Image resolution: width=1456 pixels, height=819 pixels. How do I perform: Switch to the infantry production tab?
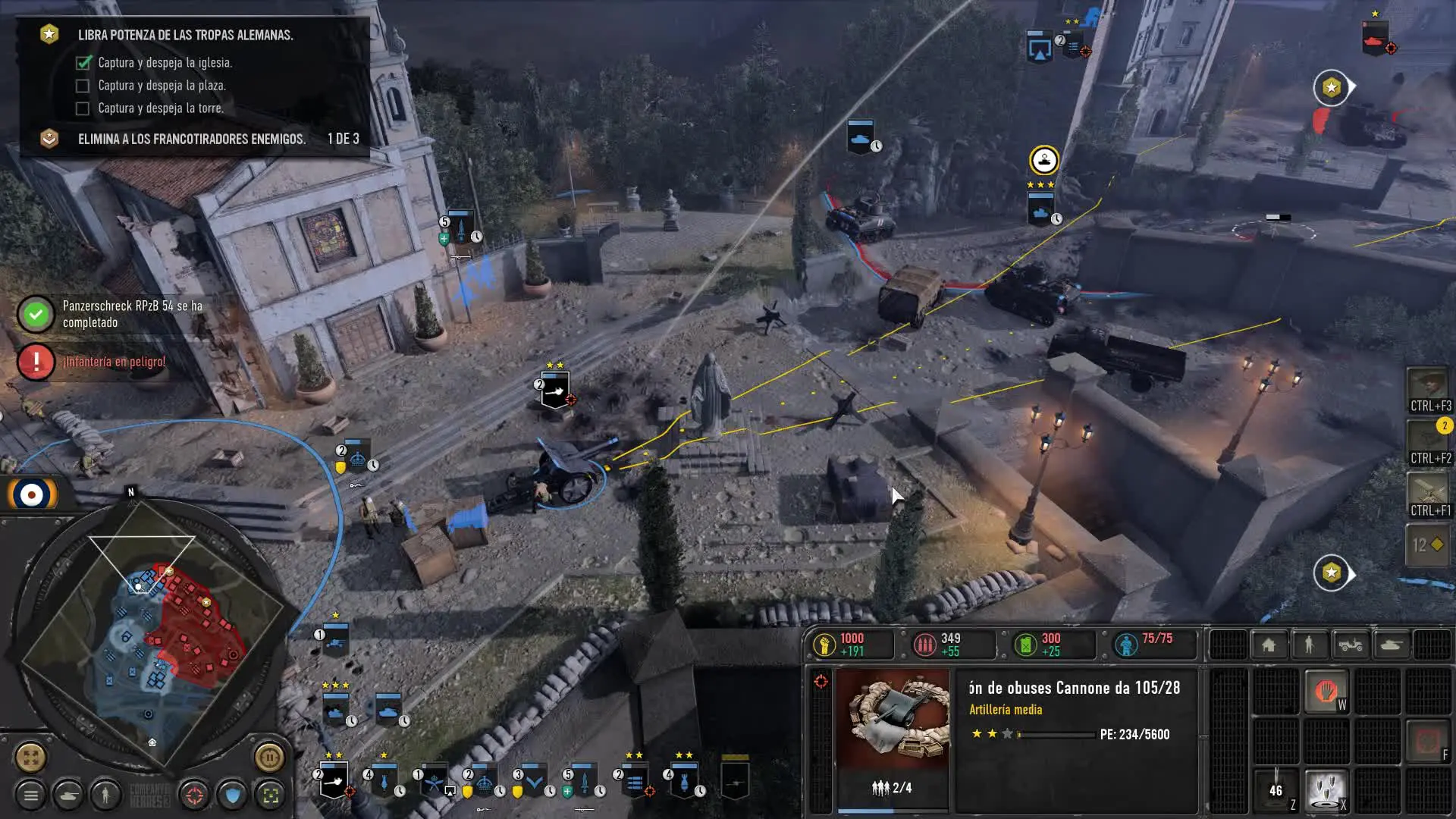(1309, 645)
